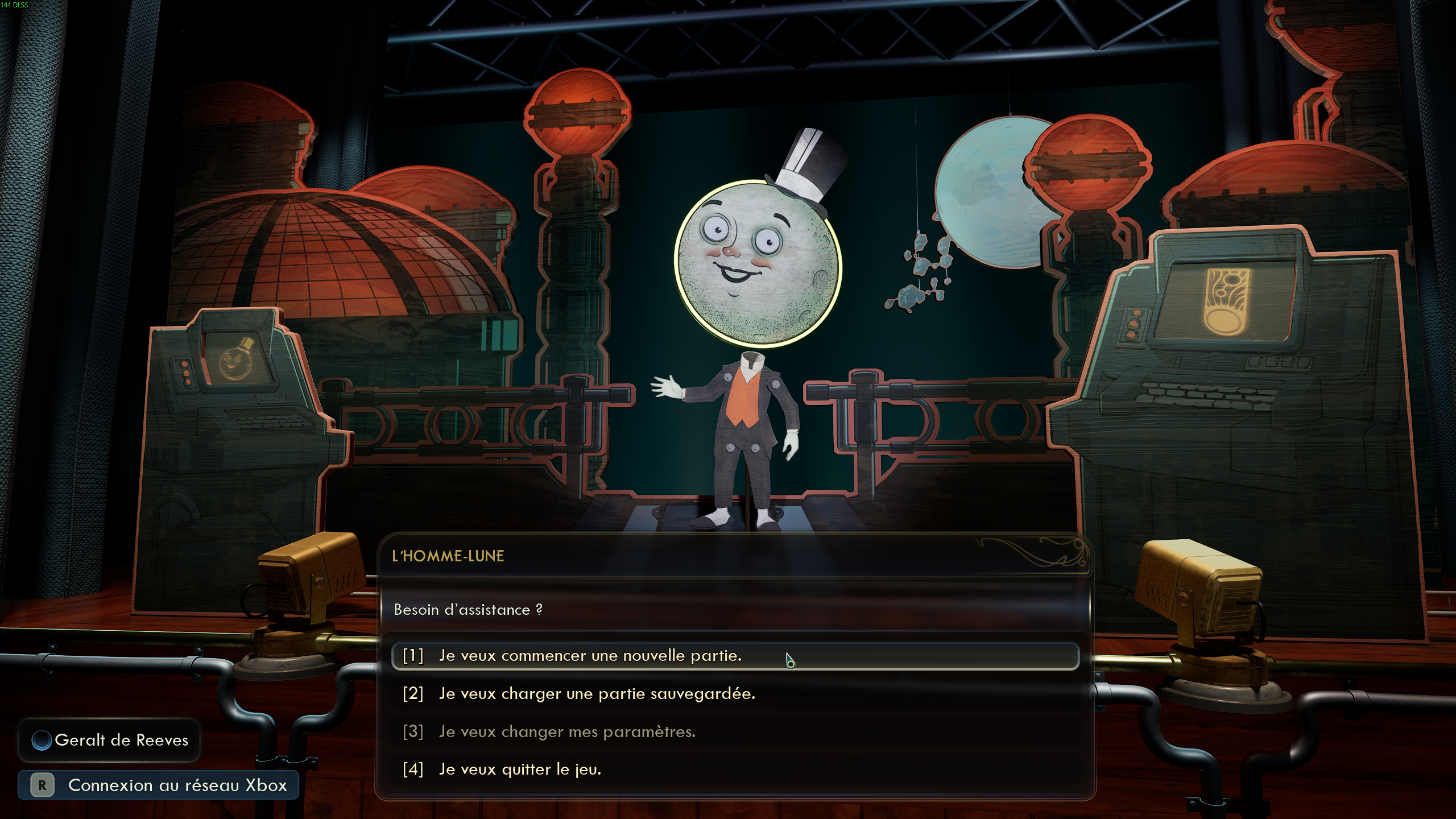
Task: Select the L'HOMME-LUNE speaker name label
Action: coord(448,556)
